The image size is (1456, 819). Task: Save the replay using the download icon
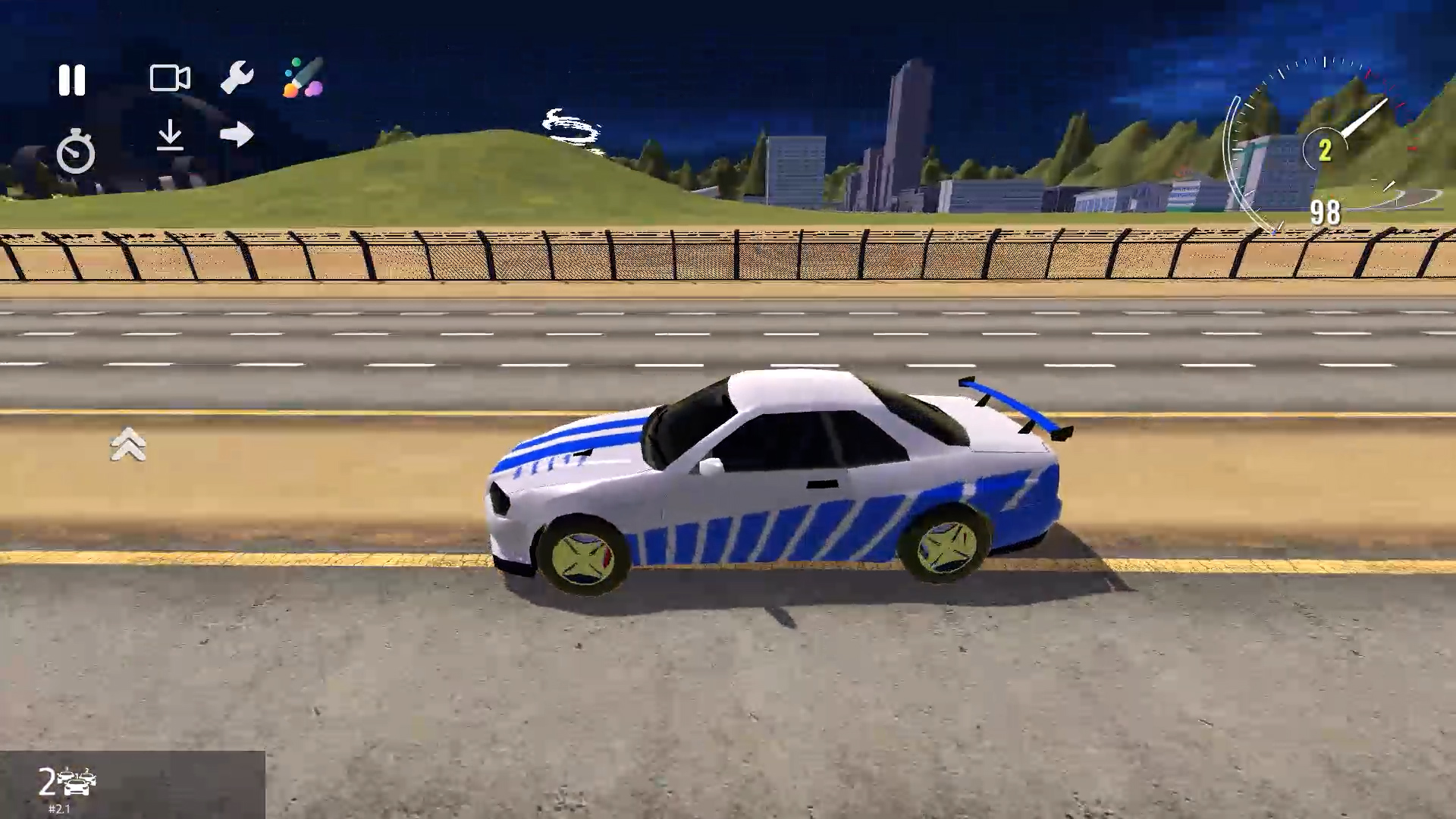coord(171,136)
